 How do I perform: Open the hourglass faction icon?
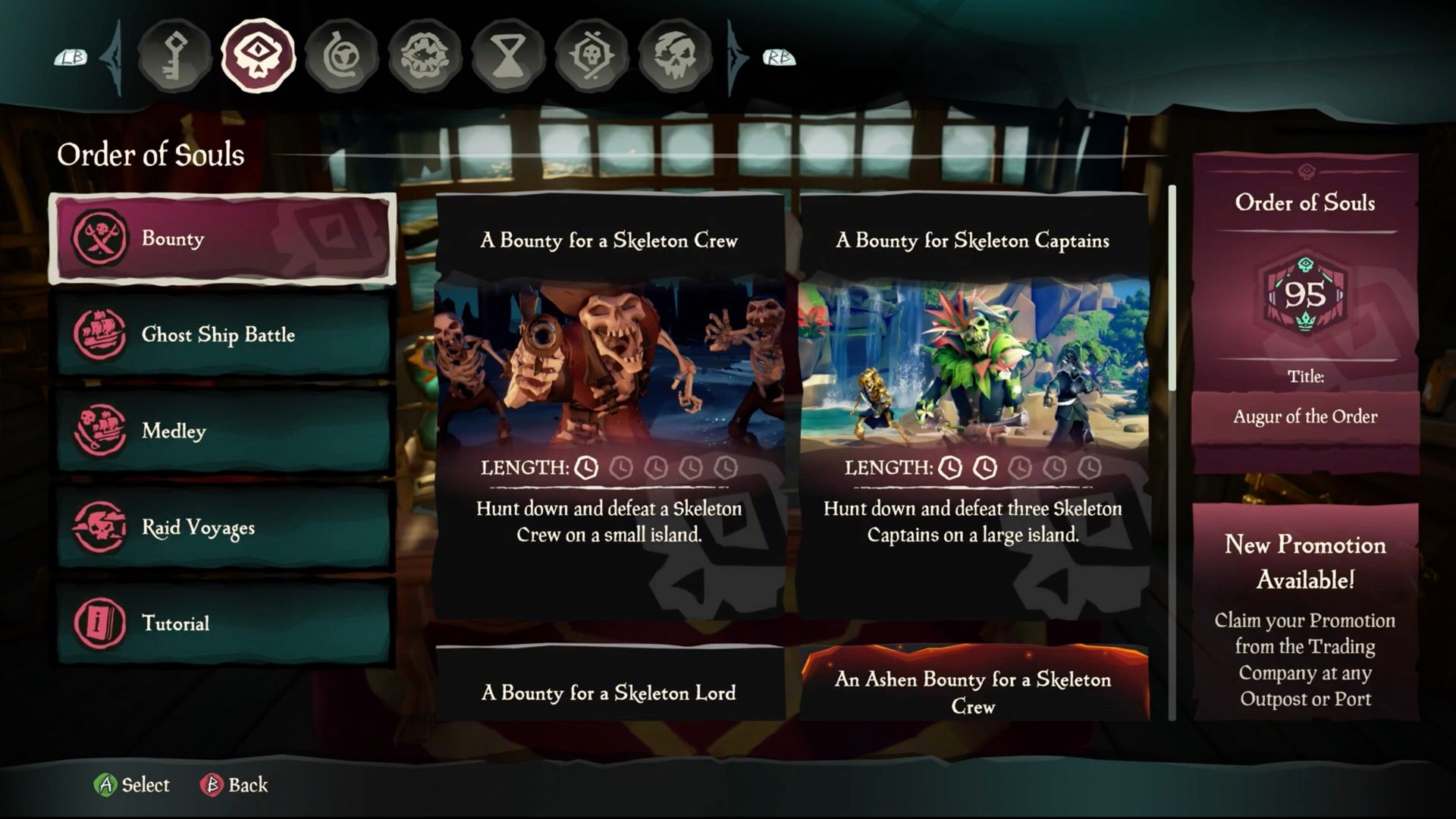coord(508,55)
